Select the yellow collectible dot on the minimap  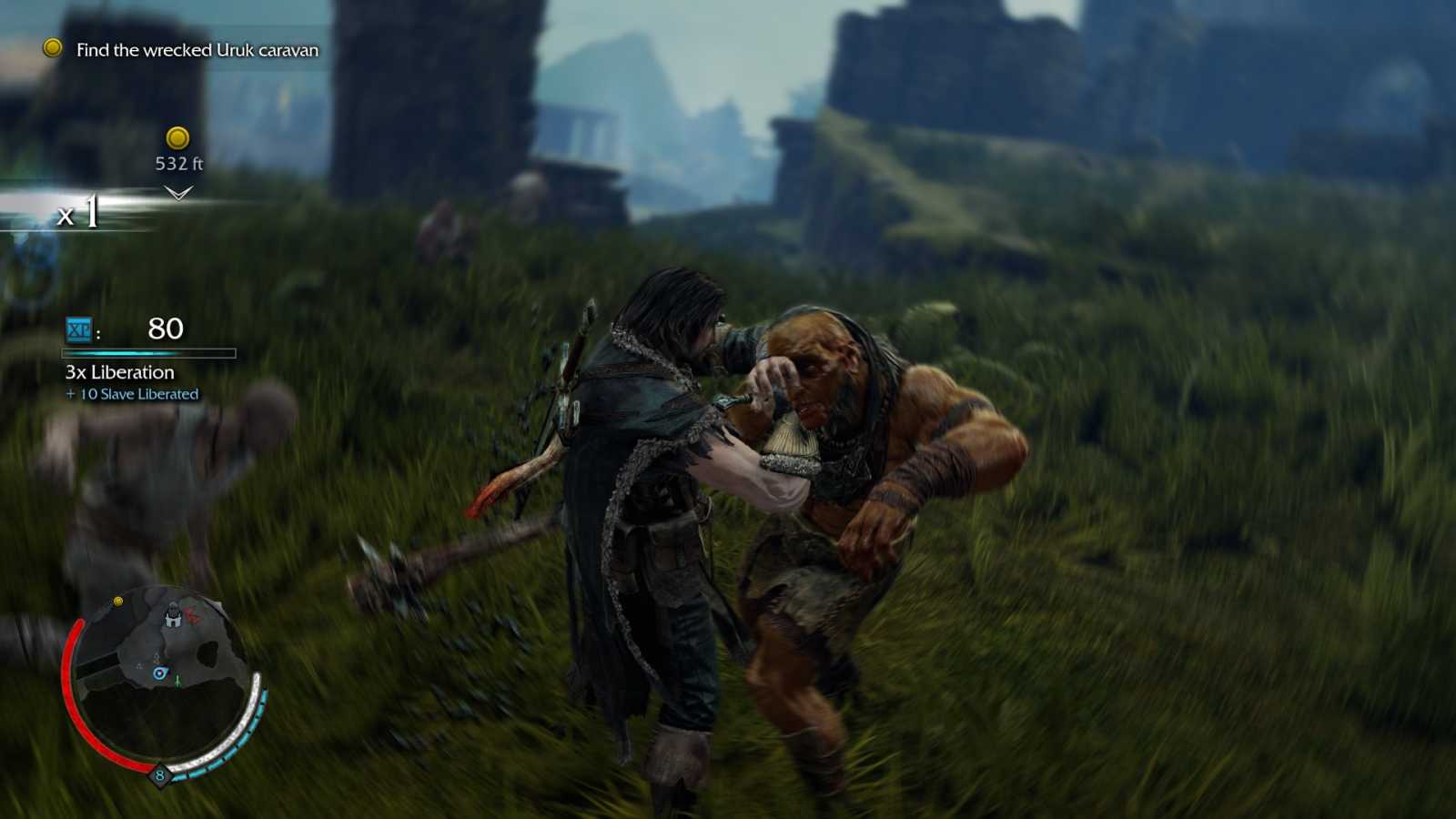pyautogui.click(x=118, y=601)
